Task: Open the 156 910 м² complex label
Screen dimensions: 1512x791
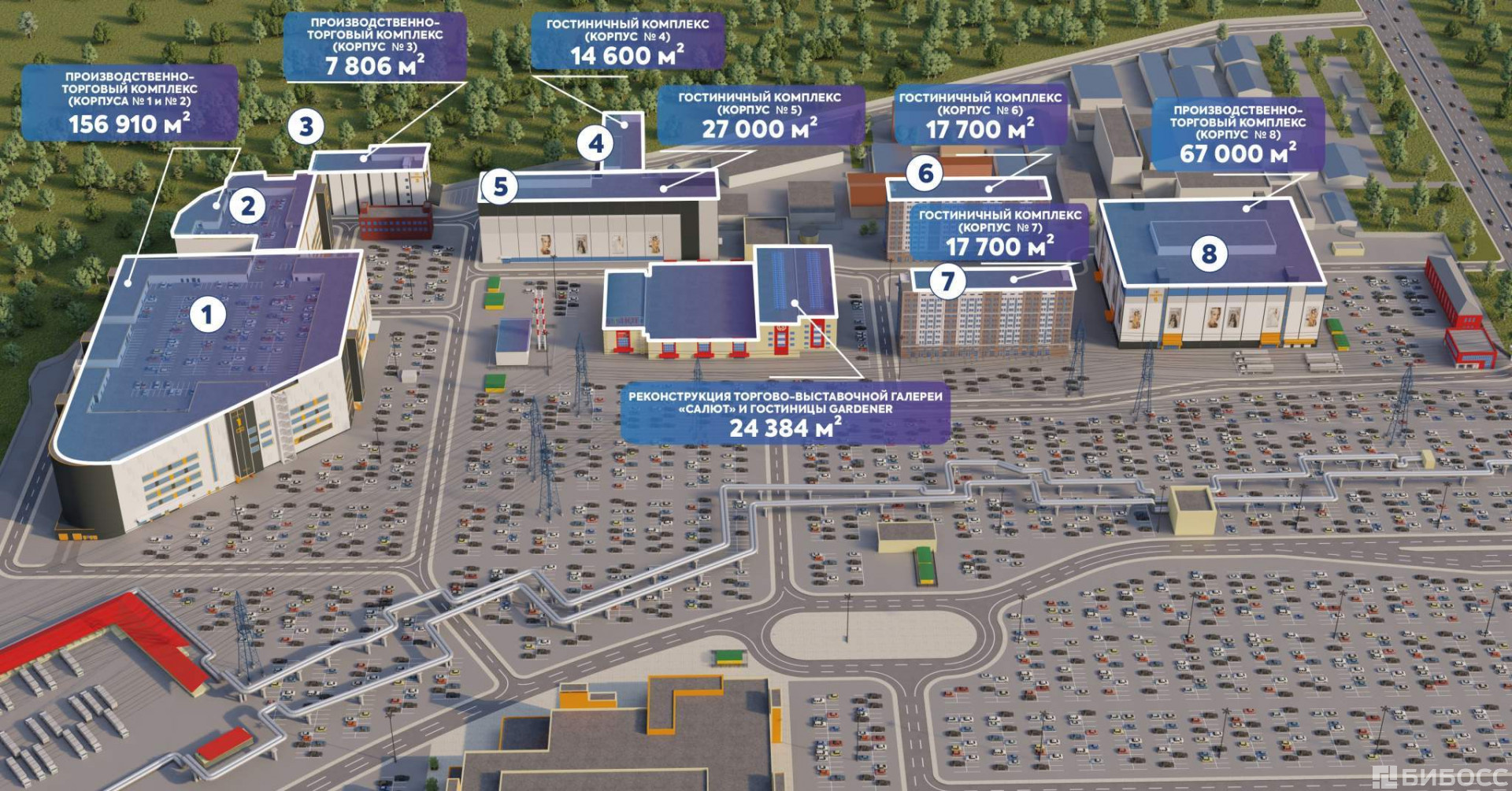Action: click(130, 102)
